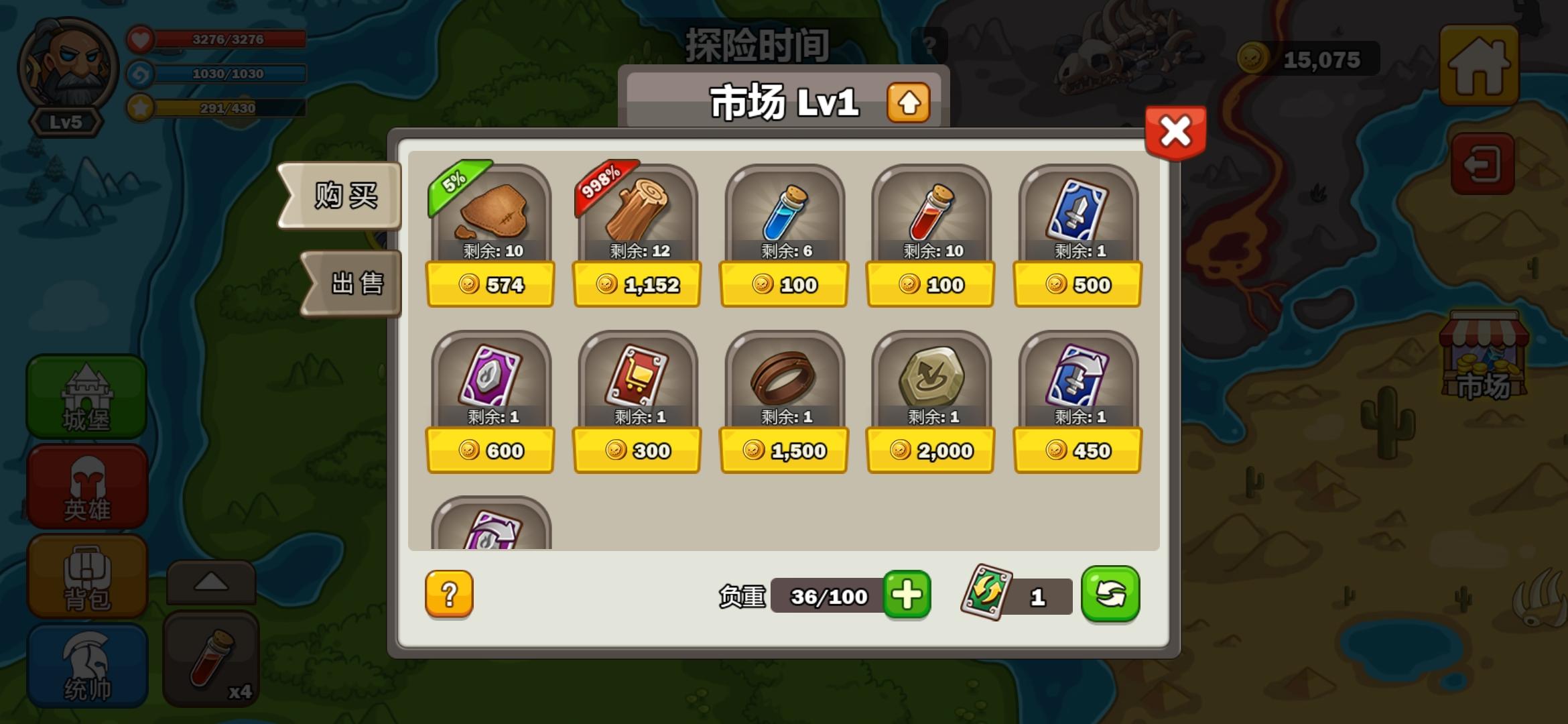Image resolution: width=1568 pixels, height=724 pixels.
Task: Click the market upgrade arrow next to Lv1
Action: pos(907,102)
